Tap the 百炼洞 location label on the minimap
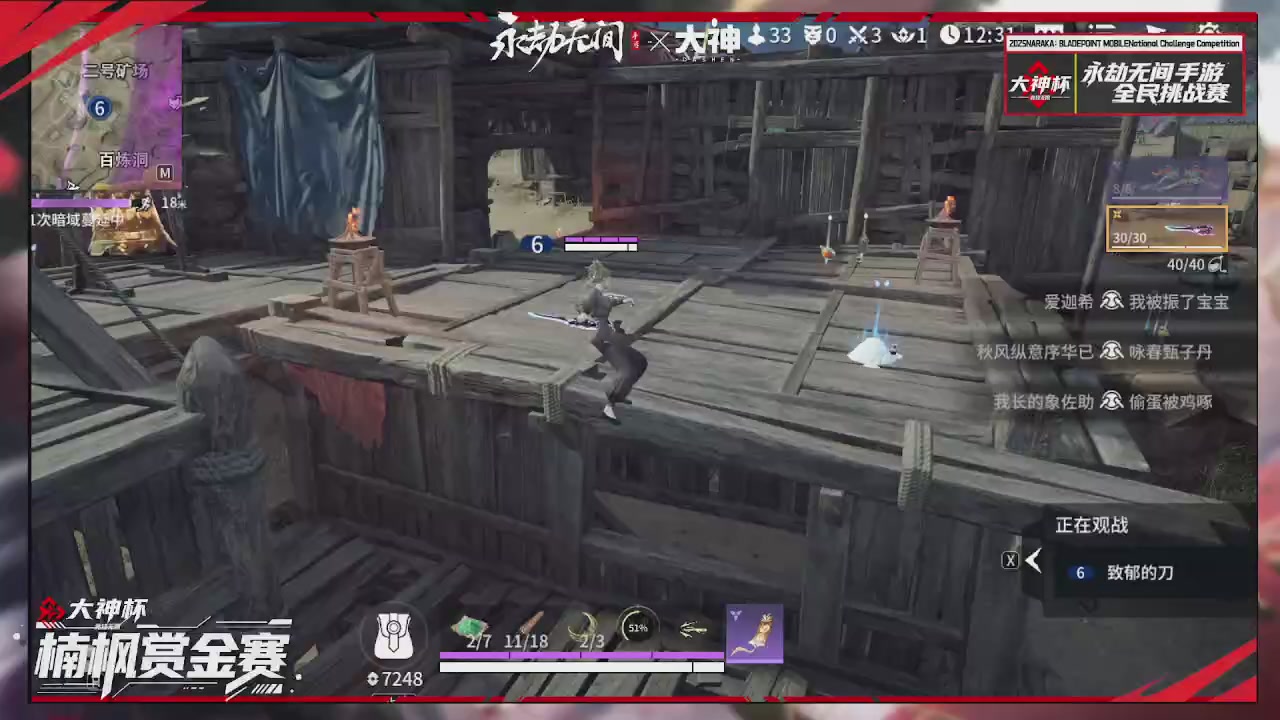 [x=123, y=160]
